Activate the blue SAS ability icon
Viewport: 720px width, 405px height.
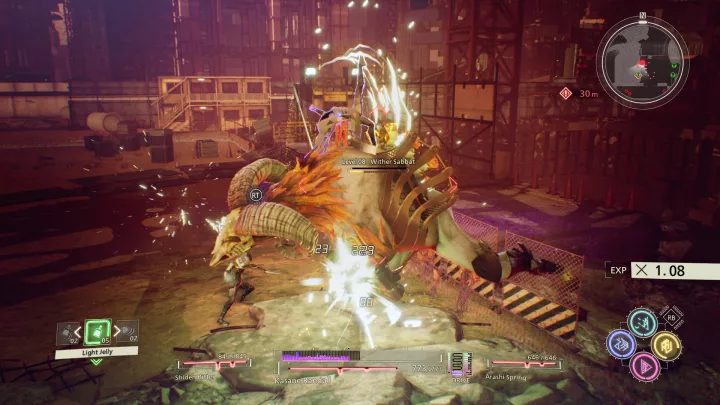click(621, 343)
